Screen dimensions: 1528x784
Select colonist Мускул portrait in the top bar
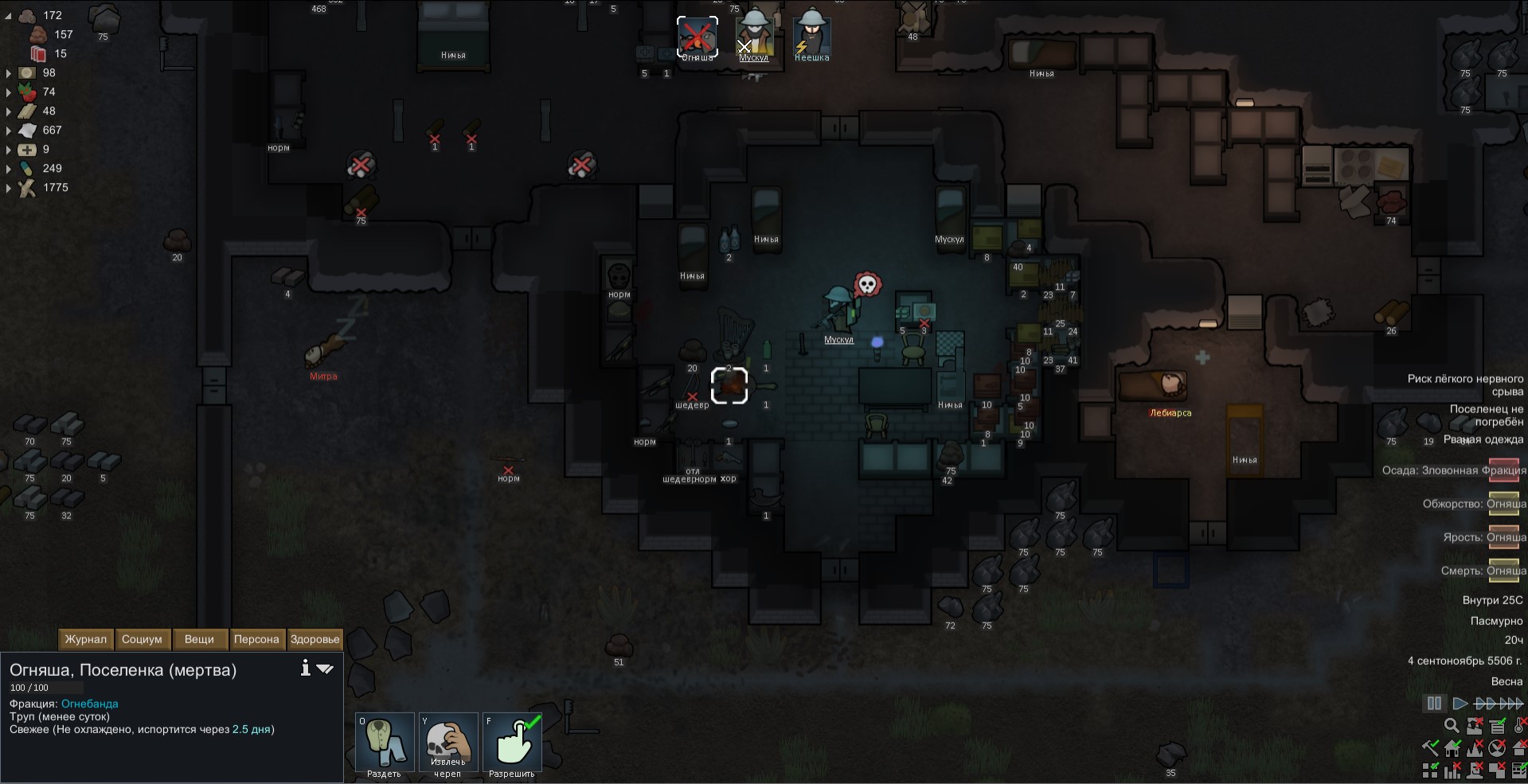click(753, 36)
